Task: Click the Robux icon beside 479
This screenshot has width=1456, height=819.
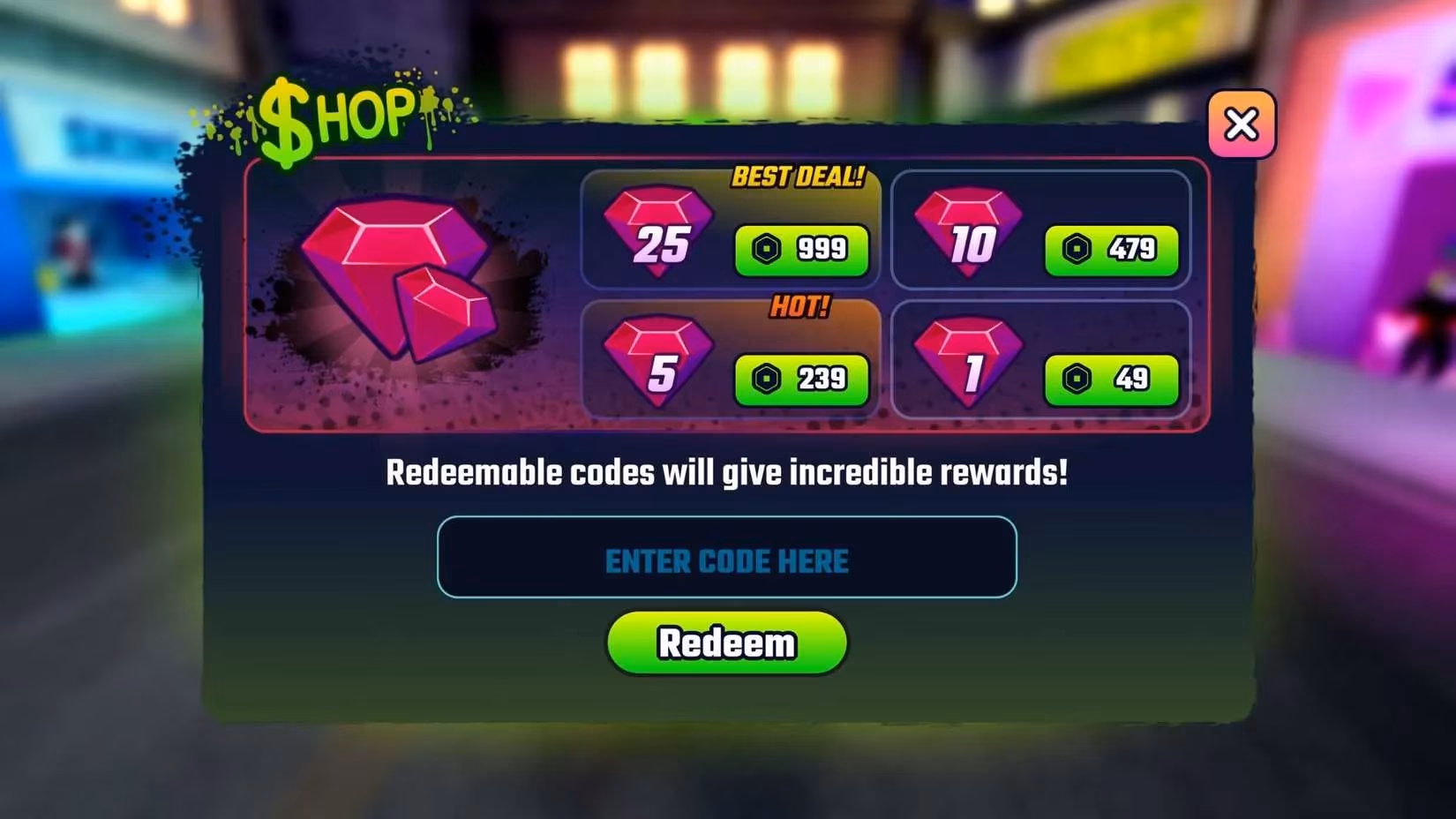Action: [1076, 251]
